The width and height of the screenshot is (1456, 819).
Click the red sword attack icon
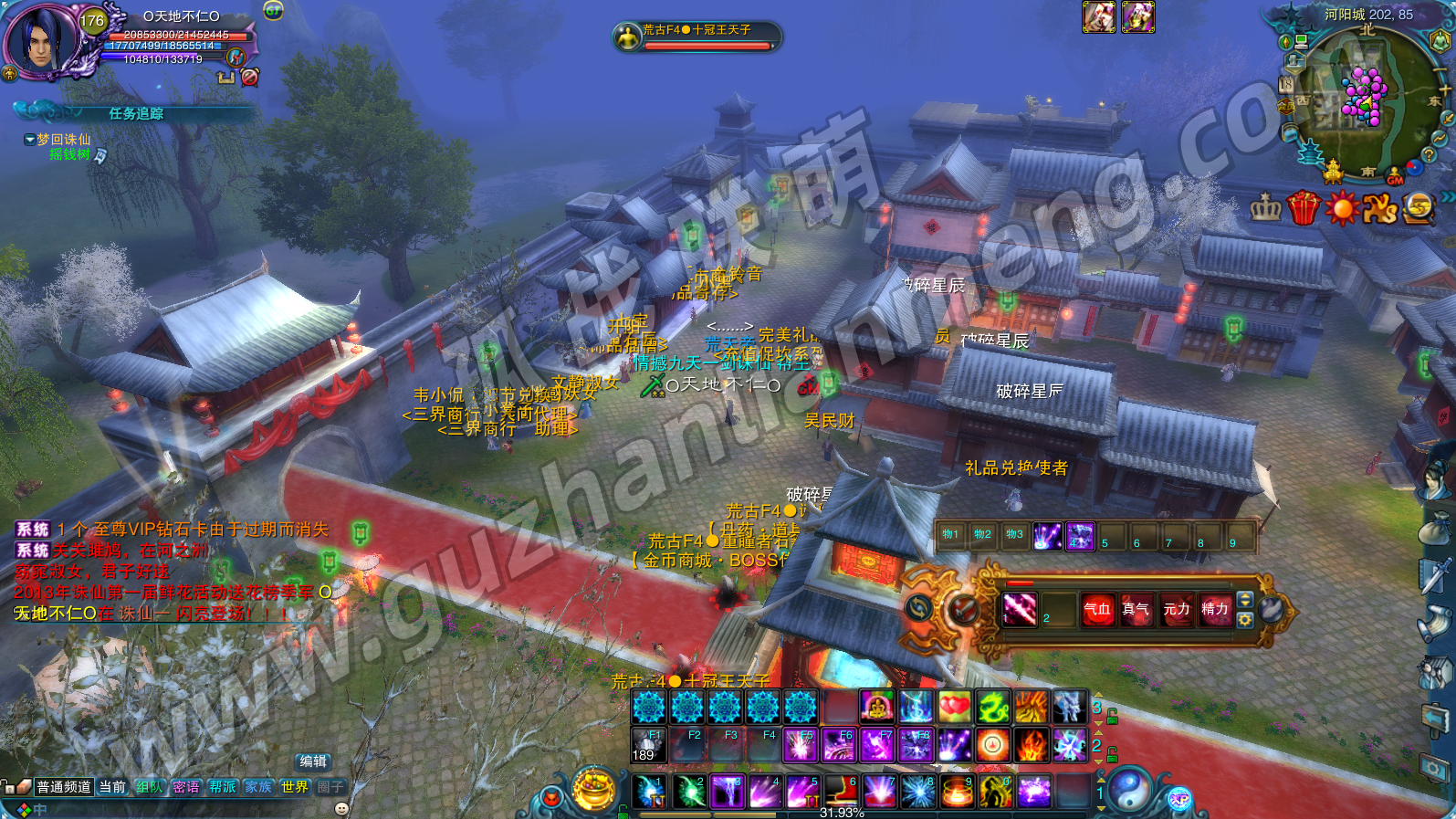pyautogui.click(x=962, y=609)
